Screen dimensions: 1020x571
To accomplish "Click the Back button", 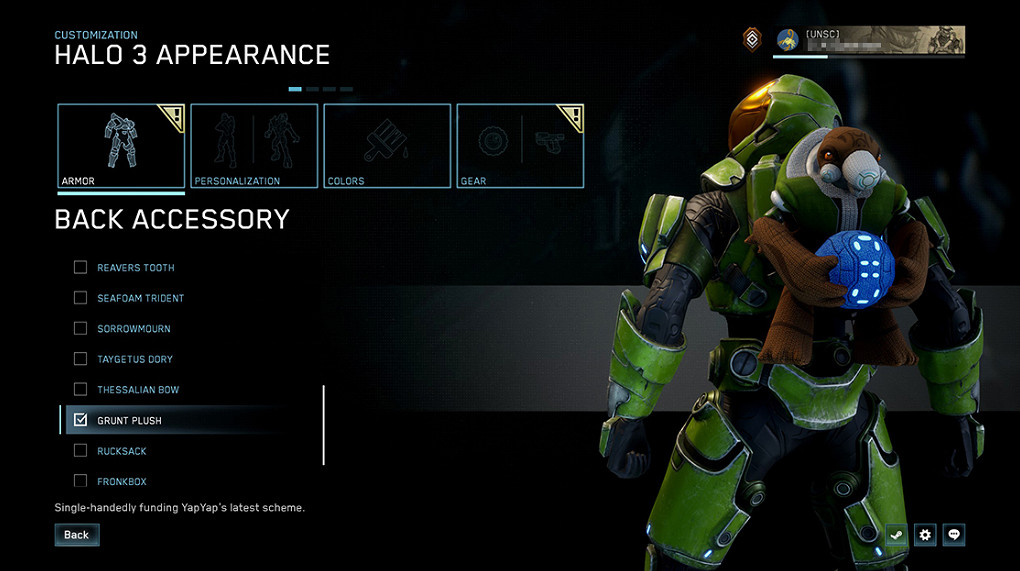I will [77, 535].
